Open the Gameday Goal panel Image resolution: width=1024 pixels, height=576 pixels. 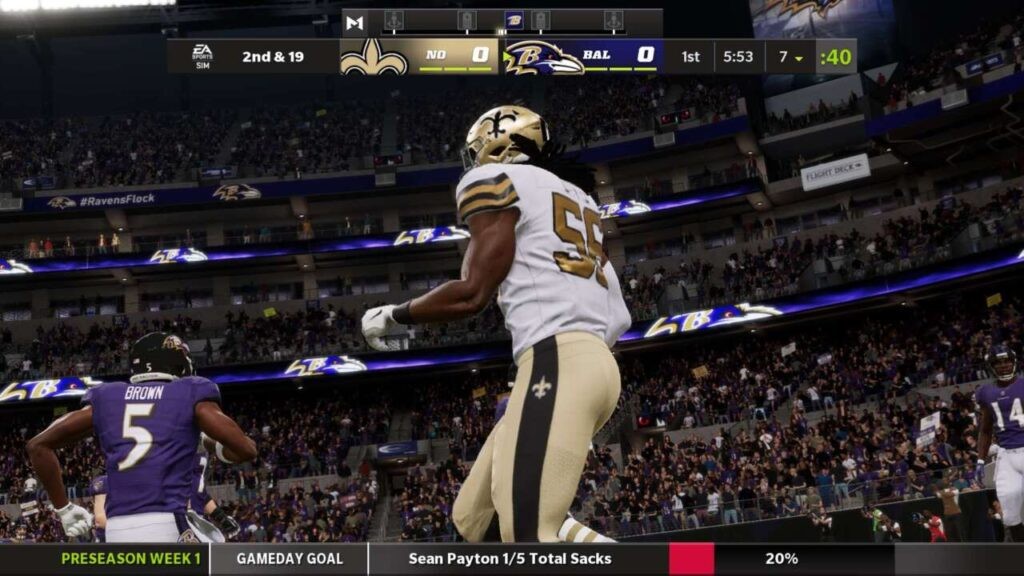pos(289,559)
